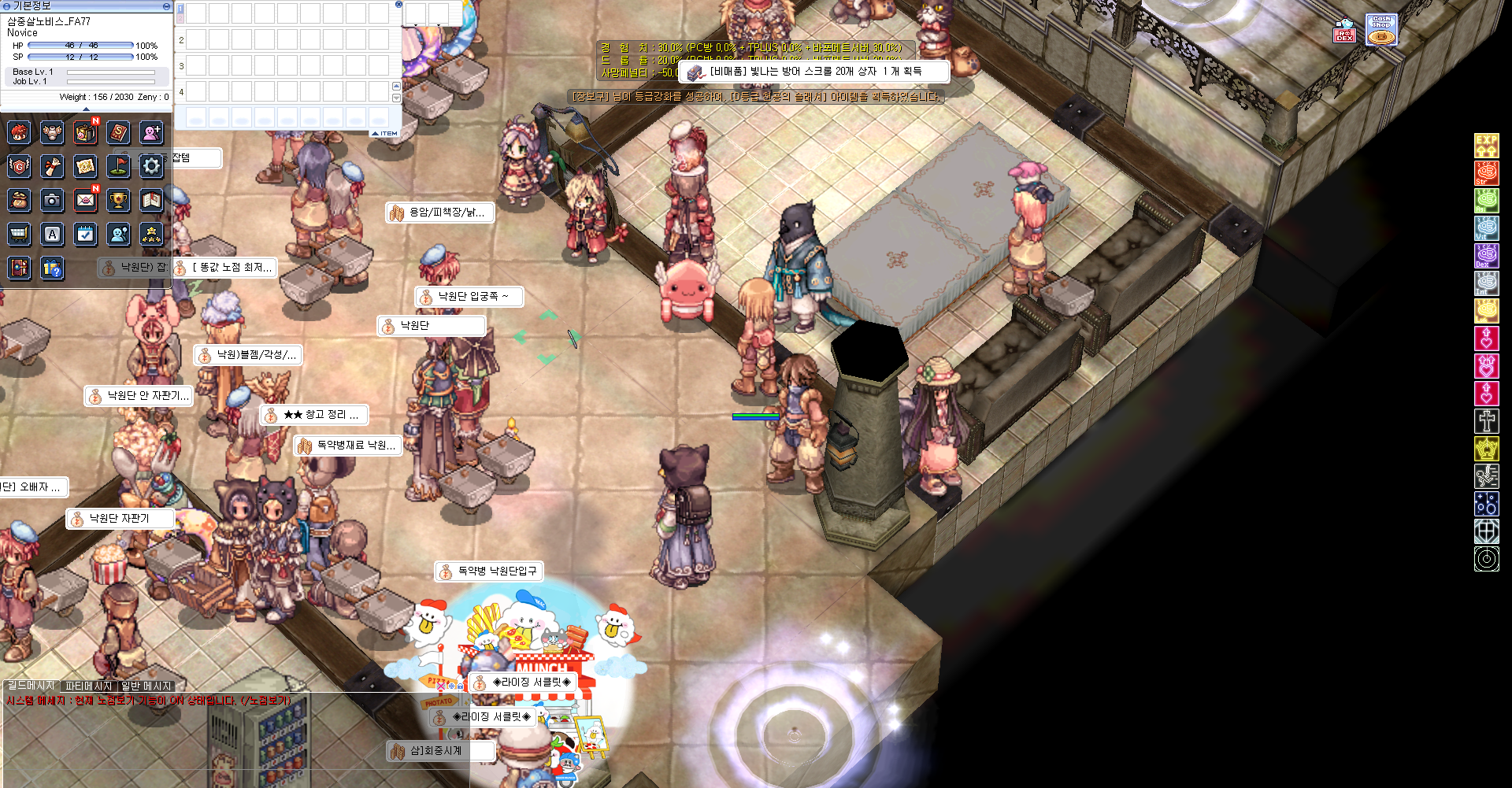The image size is (1512, 788).
Task: Open the add-friend pink figure icon
Action: pyautogui.click(x=151, y=132)
